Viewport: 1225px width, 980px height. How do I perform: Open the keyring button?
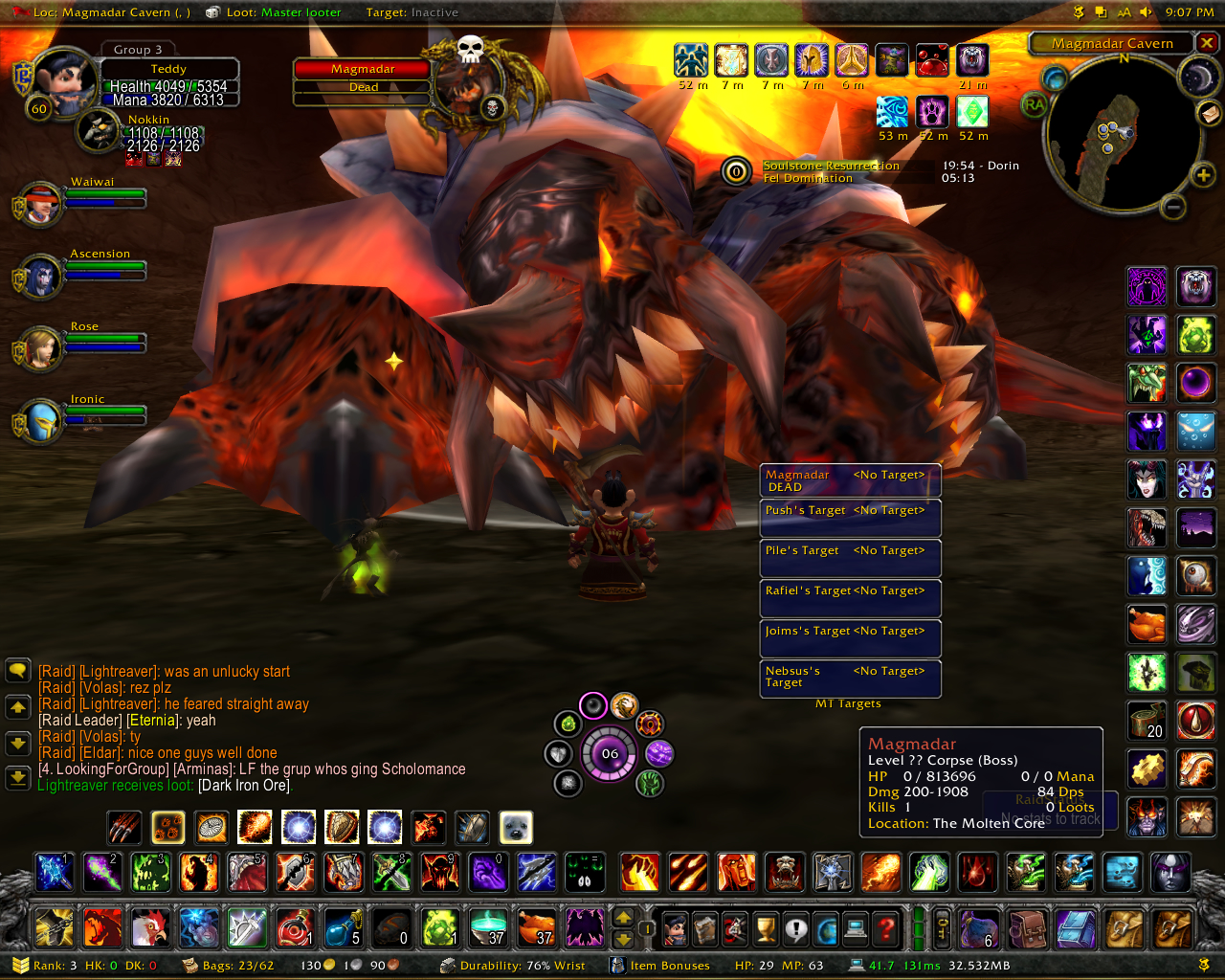tap(942, 927)
